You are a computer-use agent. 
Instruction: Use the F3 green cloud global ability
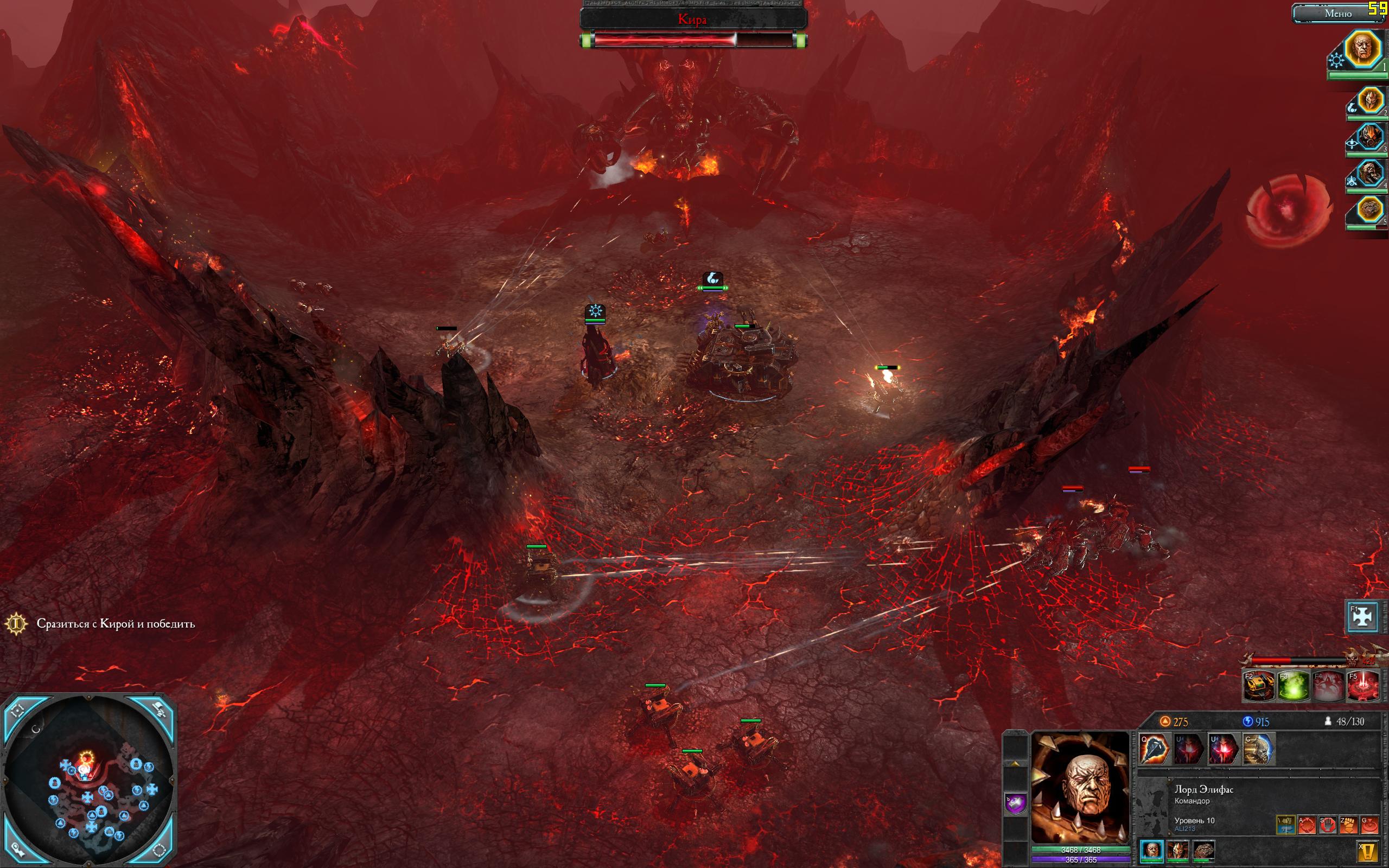(1293, 686)
